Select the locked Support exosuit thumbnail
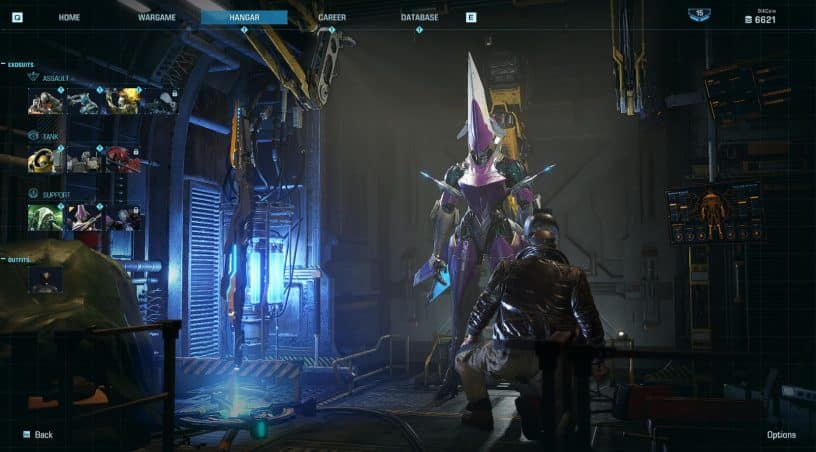The height and width of the screenshot is (452, 816). pos(123,217)
